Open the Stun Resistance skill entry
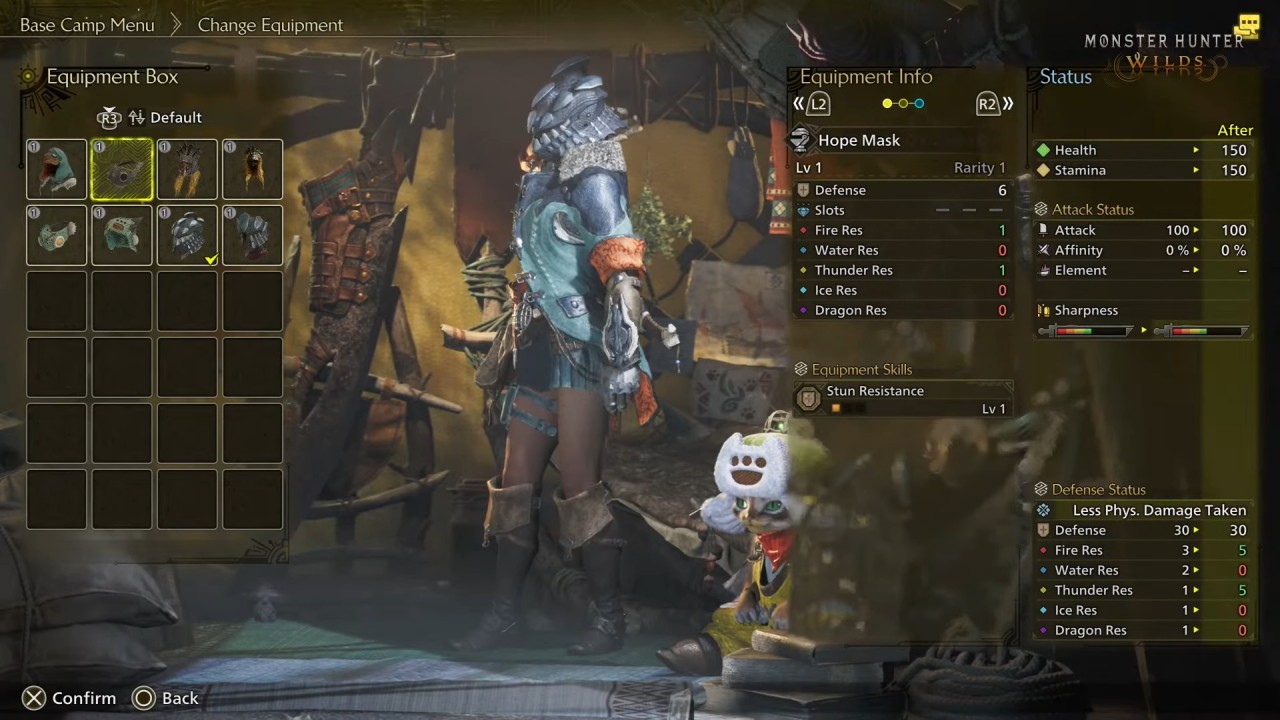Viewport: 1280px width, 720px height. click(903, 399)
